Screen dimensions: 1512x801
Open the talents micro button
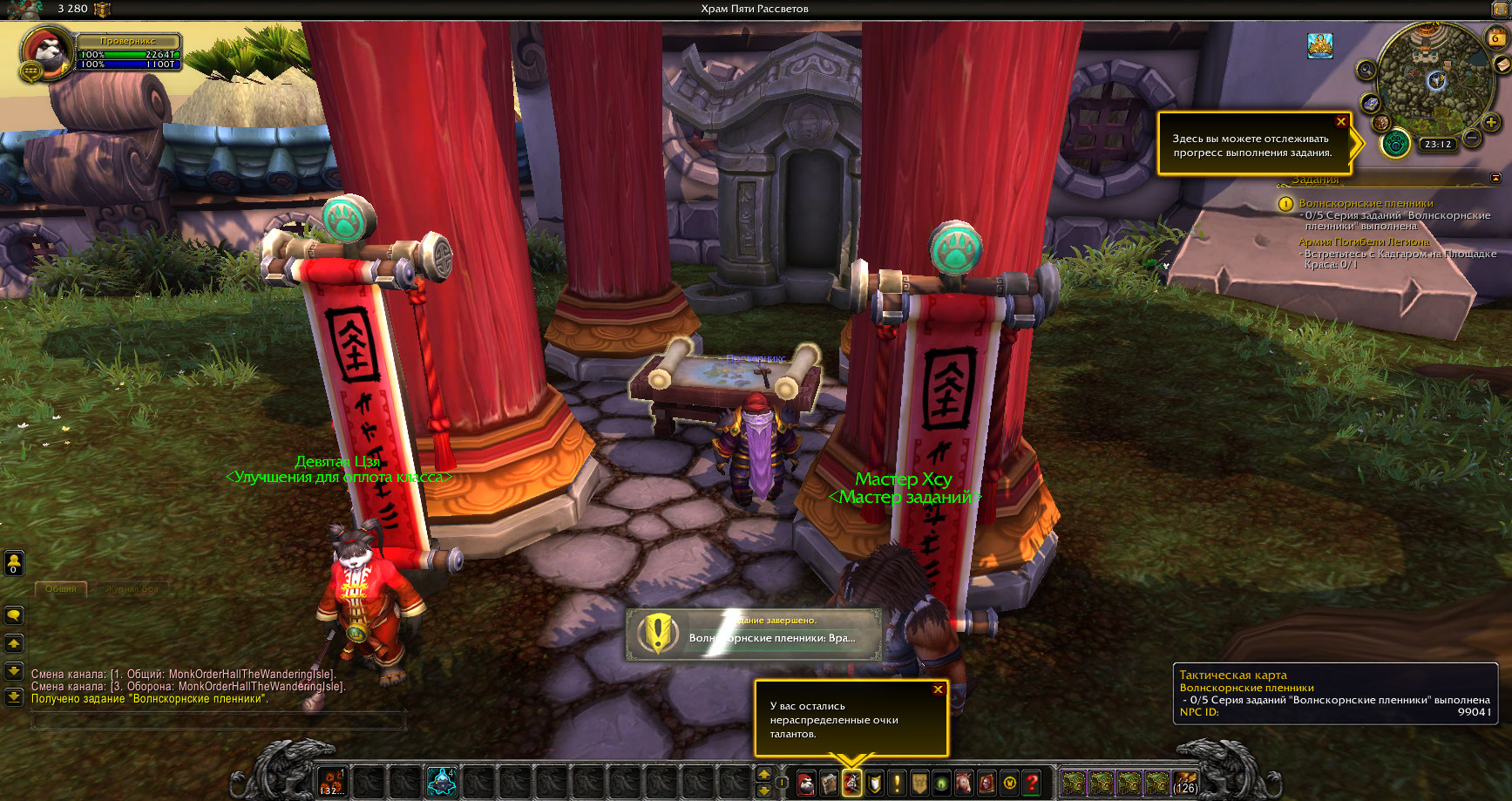coord(851,783)
